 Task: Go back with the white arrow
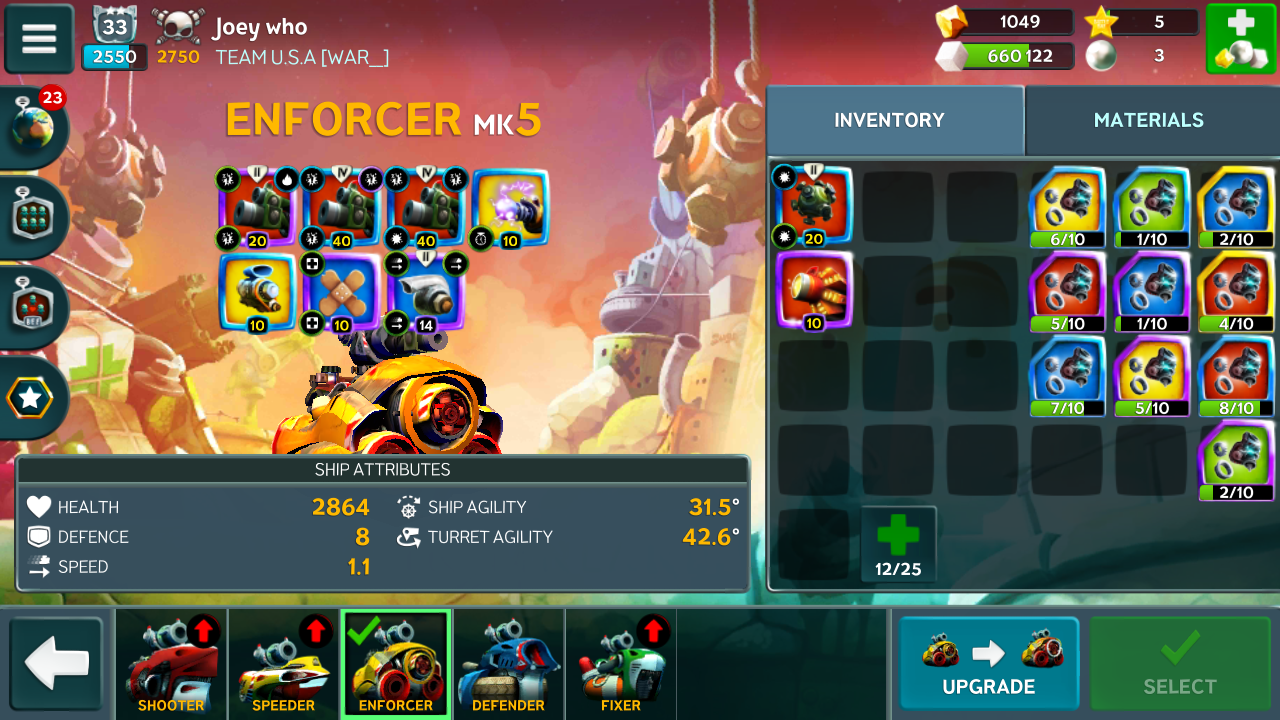pos(57,664)
